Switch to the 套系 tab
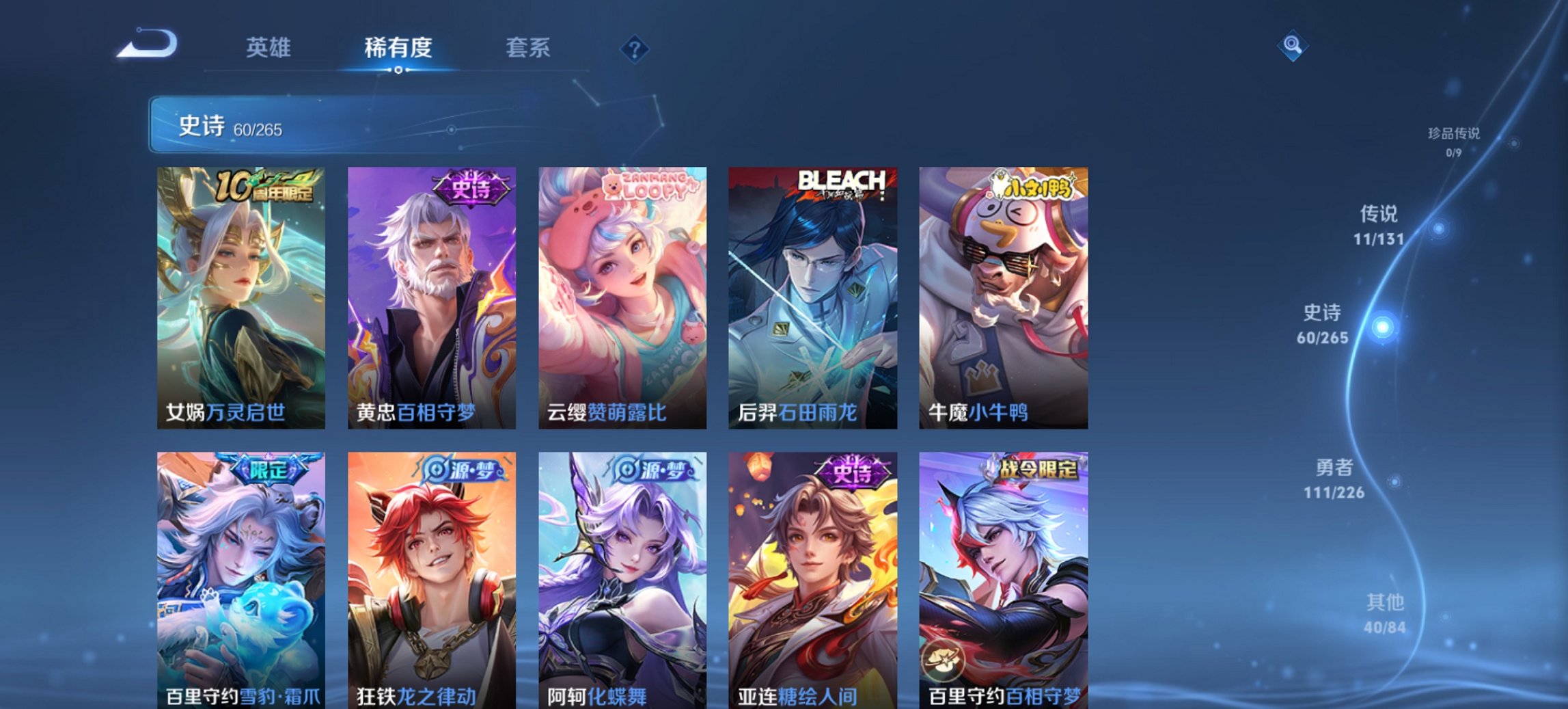1568x709 pixels. (x=528, y=48)
